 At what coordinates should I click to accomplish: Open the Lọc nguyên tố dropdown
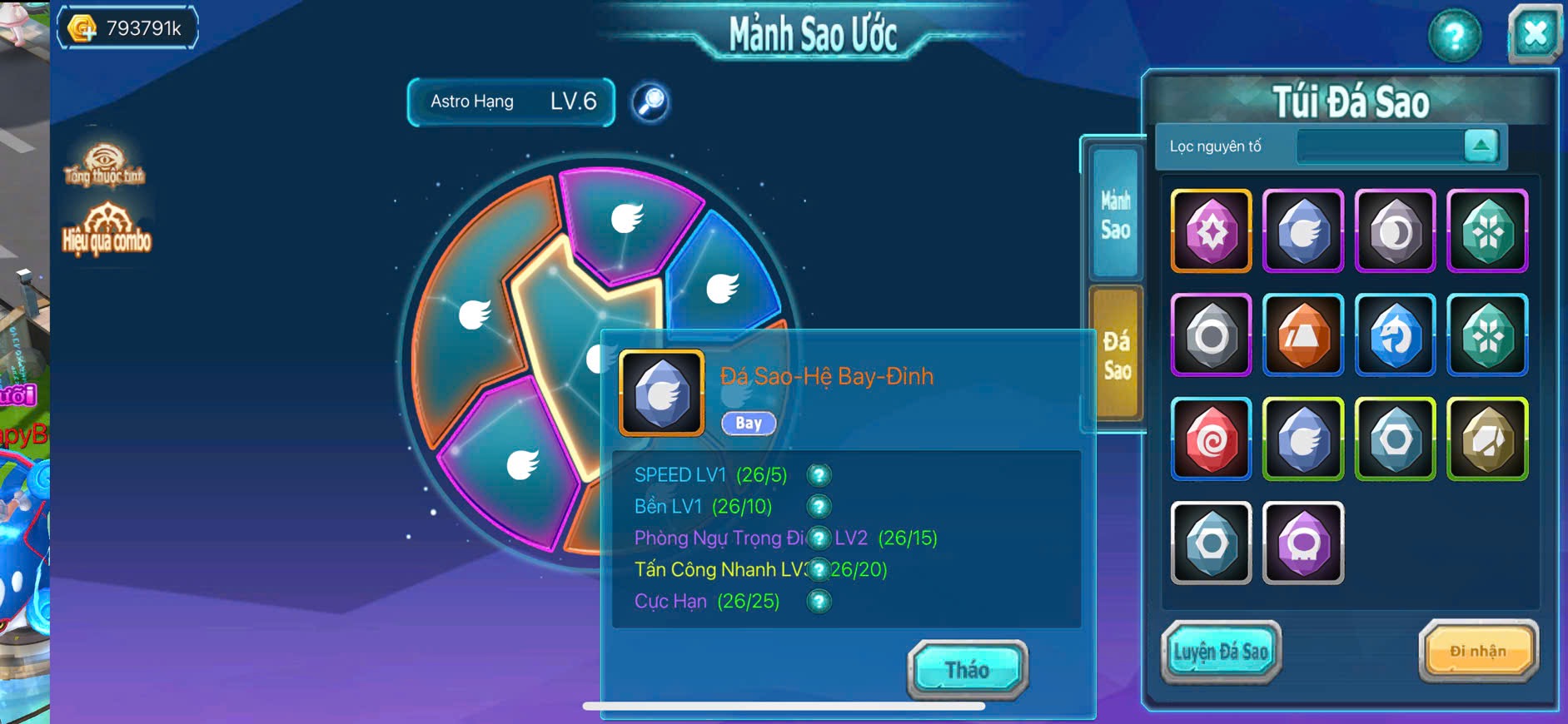click(1481, 146)
